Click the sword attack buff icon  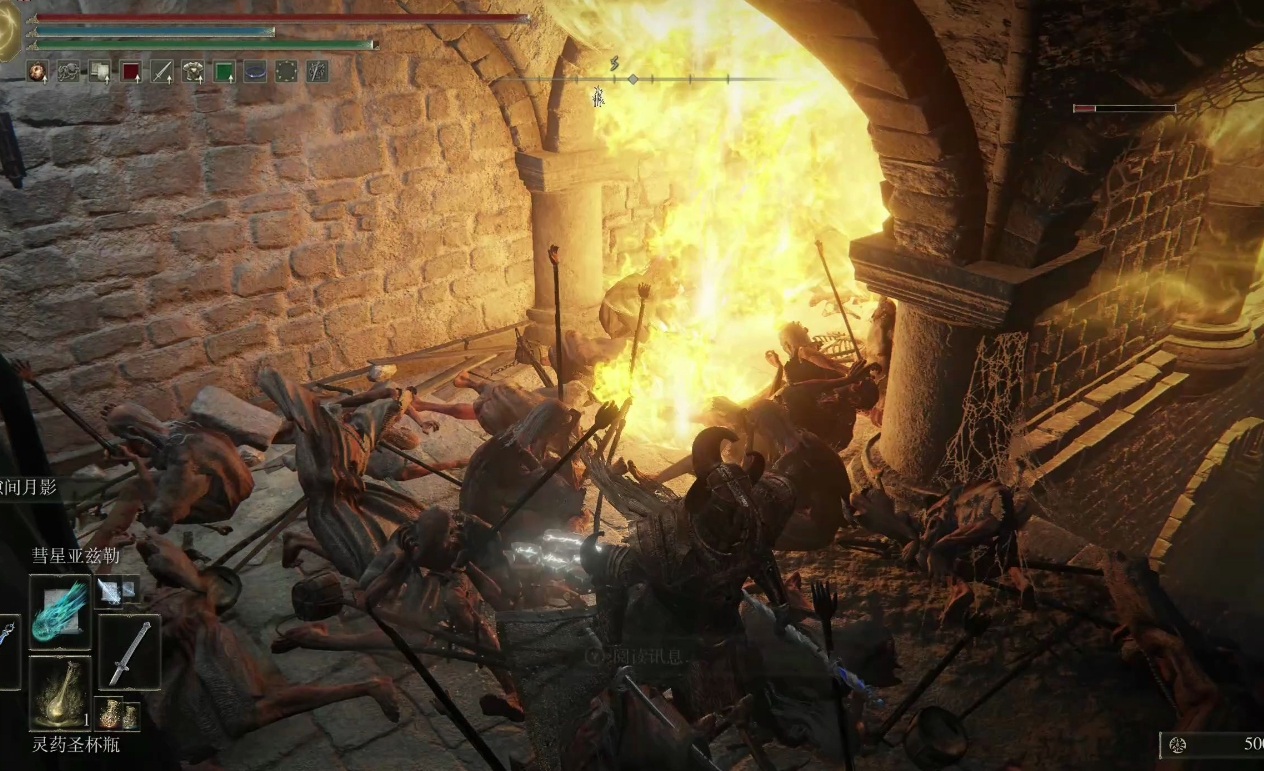coord(162,71)
